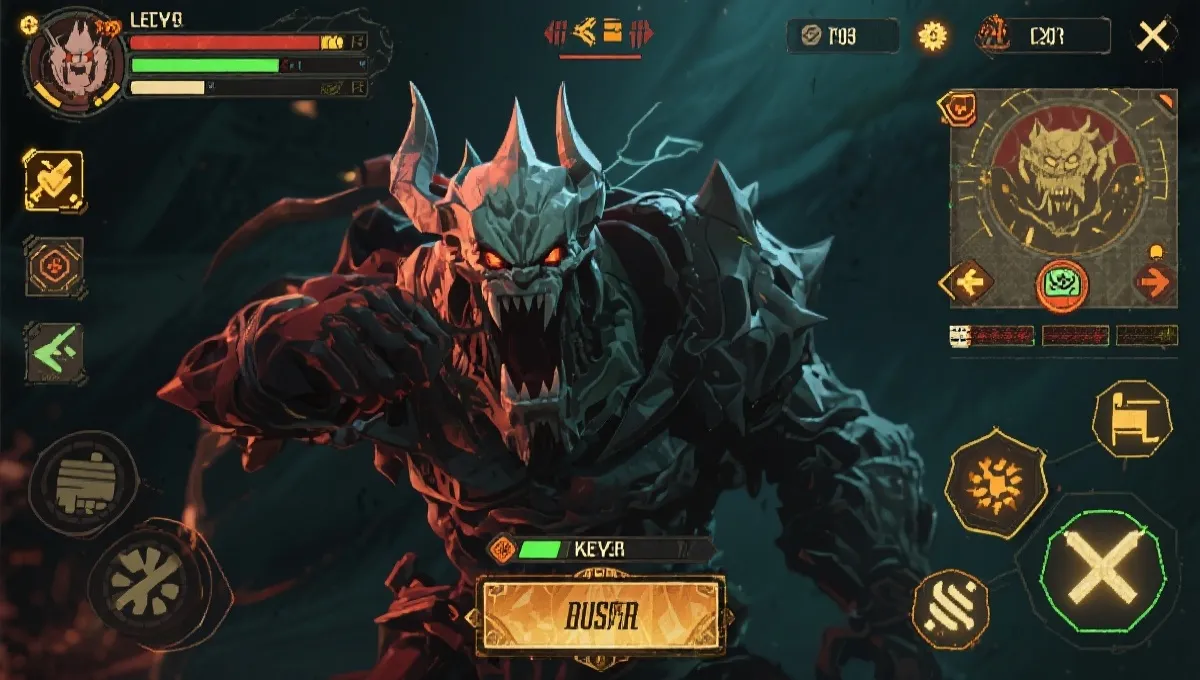1200x680 pixels.
Task: Select the chair-shaped hexagon skill icon
Action: click(1131, 418)
